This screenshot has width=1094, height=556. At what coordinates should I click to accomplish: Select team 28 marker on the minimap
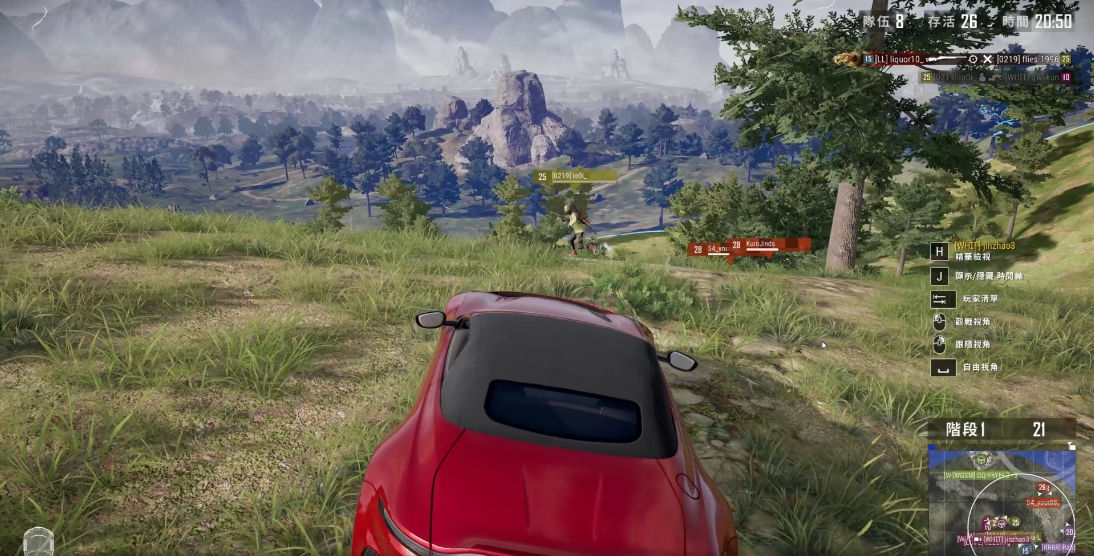[1043, 488]
